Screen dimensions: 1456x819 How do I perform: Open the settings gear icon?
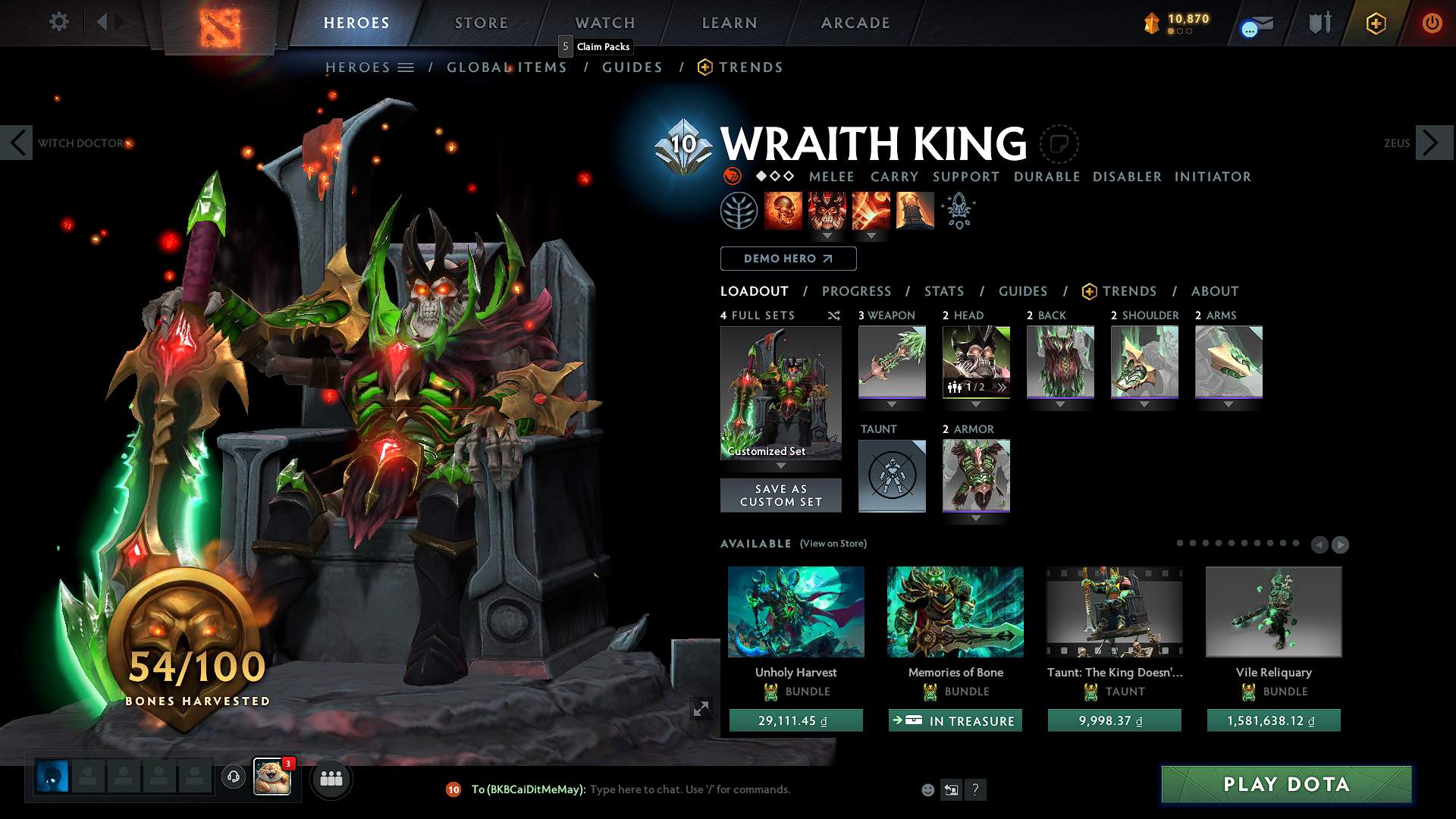(59, 21)
